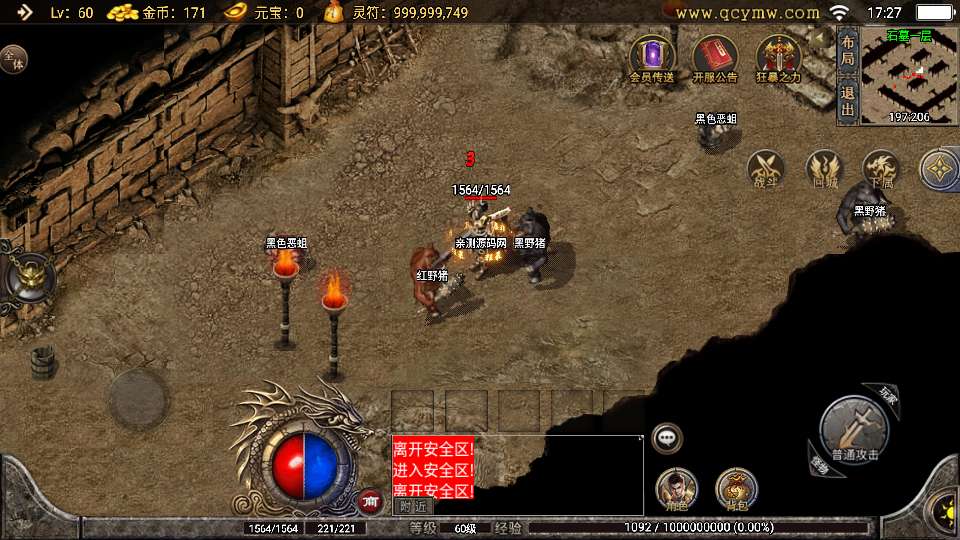This screenshot has height=540, width=960.
Task: Tap the 下属 dragon icon button
Action: (881, 169)
